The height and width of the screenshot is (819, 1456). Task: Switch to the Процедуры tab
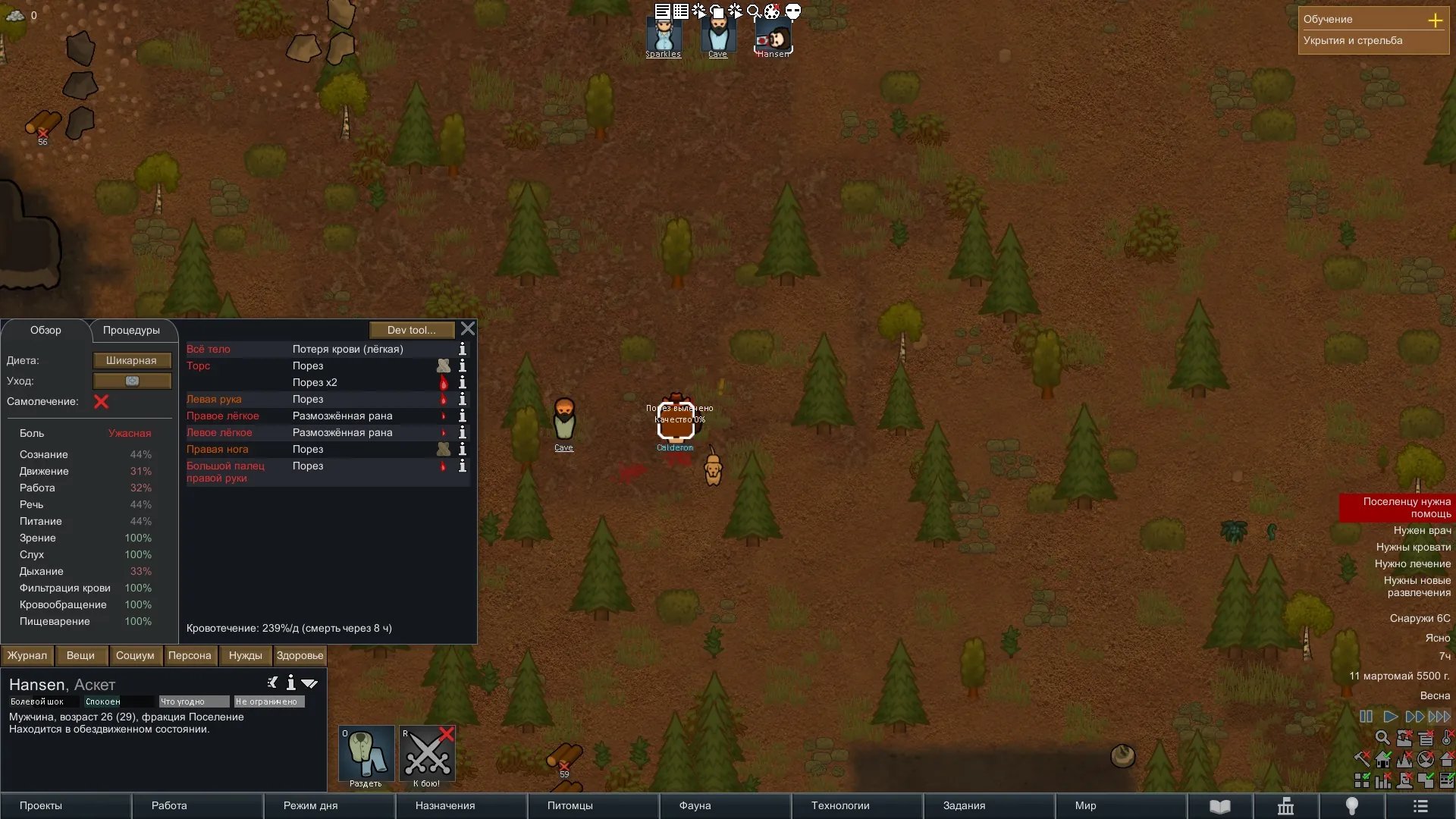[x=131, y=331]
